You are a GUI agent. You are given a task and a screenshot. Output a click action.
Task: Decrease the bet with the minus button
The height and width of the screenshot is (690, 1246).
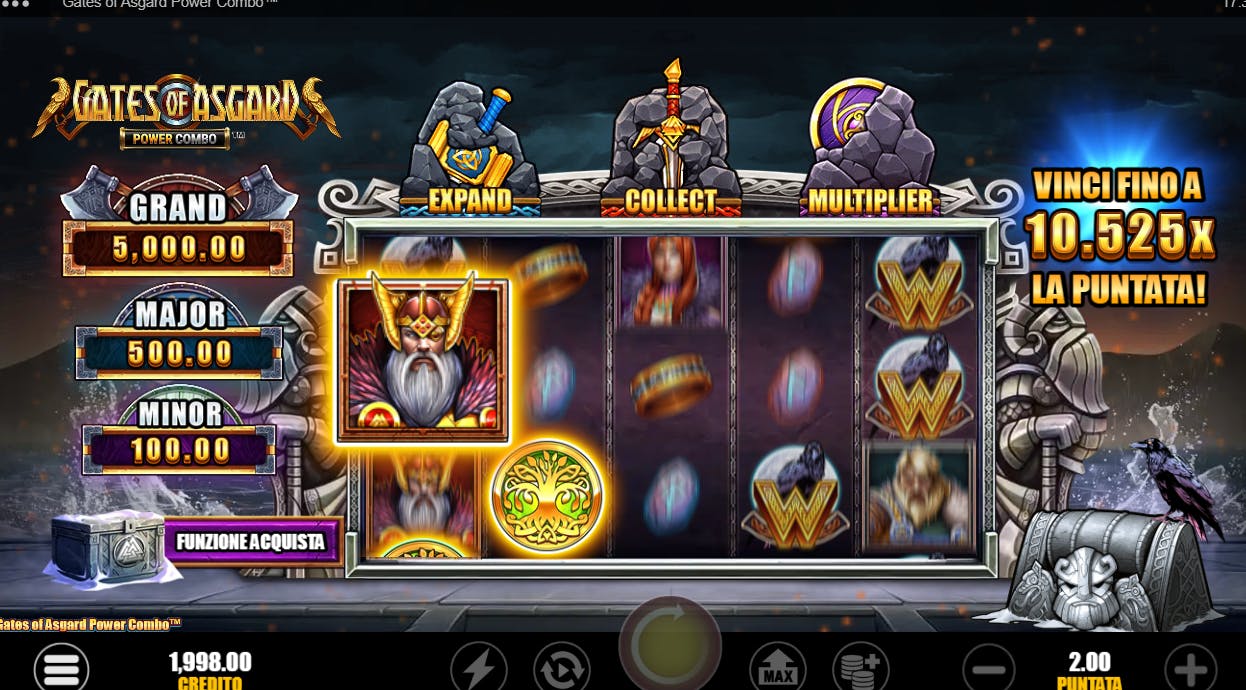pos(990,667)
